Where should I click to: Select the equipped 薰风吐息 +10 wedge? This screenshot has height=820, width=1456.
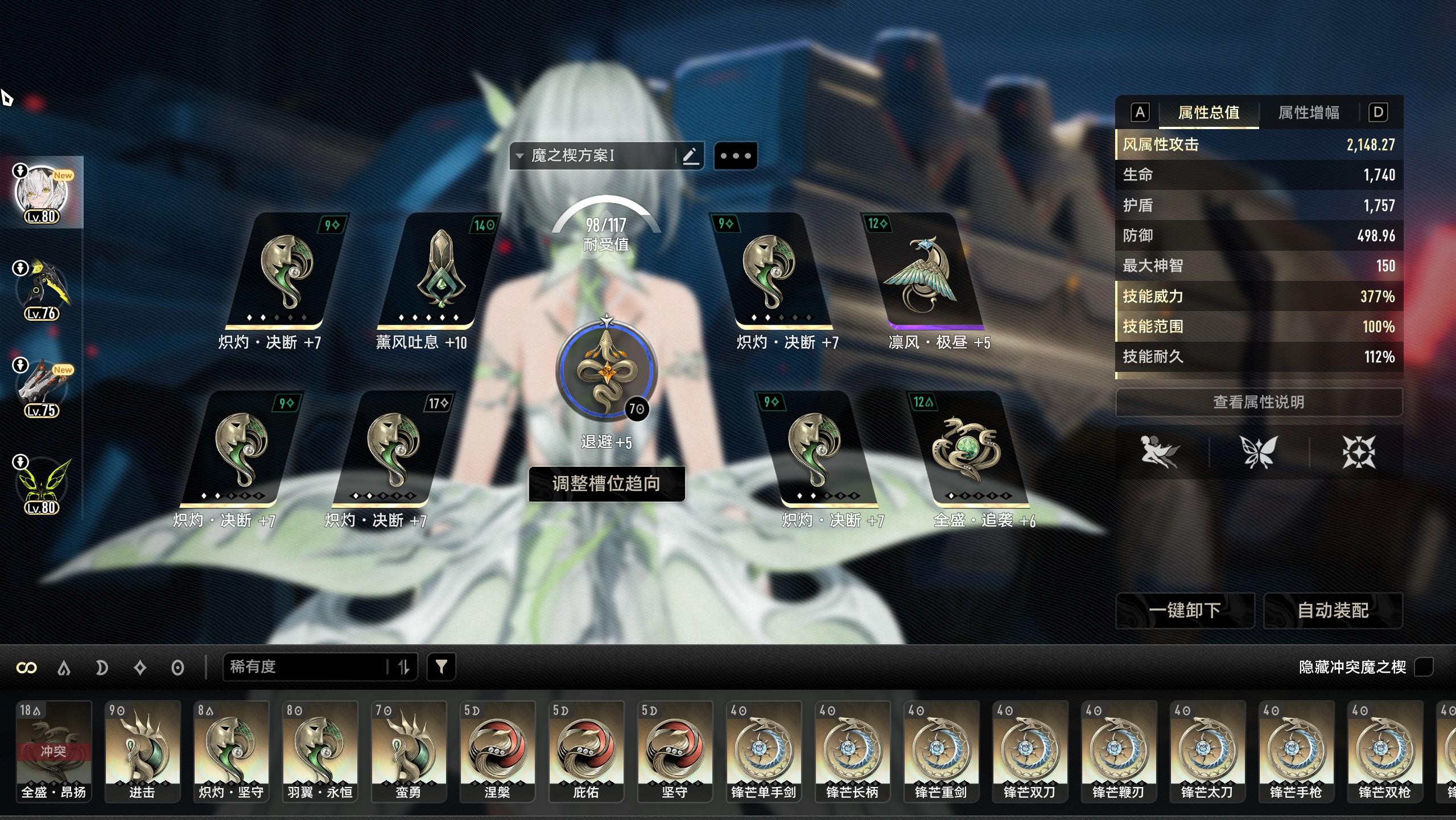pyautogui.click(x=437, y=272)
